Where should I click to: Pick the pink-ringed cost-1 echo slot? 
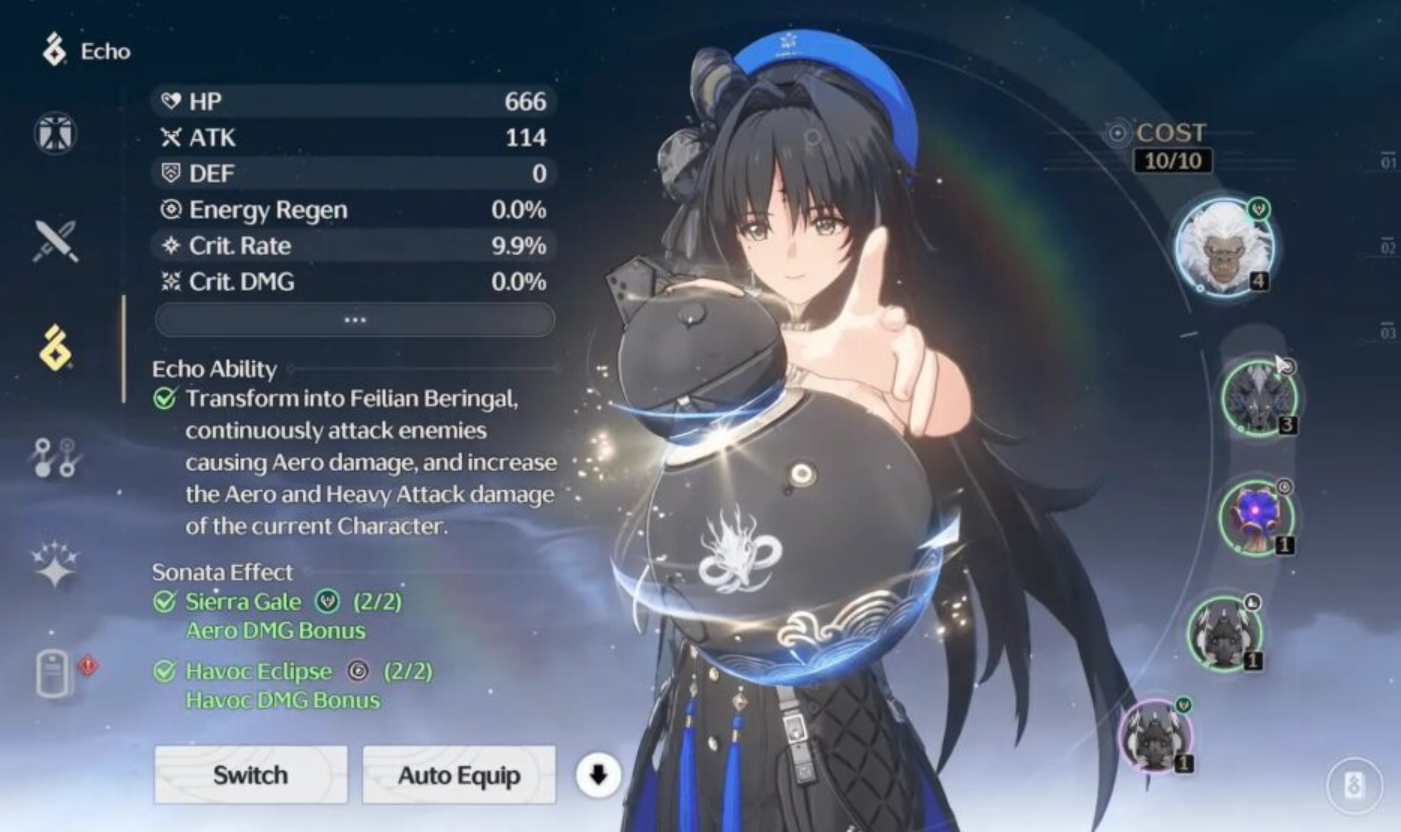pyautogui.click(x=1156, y=737)
